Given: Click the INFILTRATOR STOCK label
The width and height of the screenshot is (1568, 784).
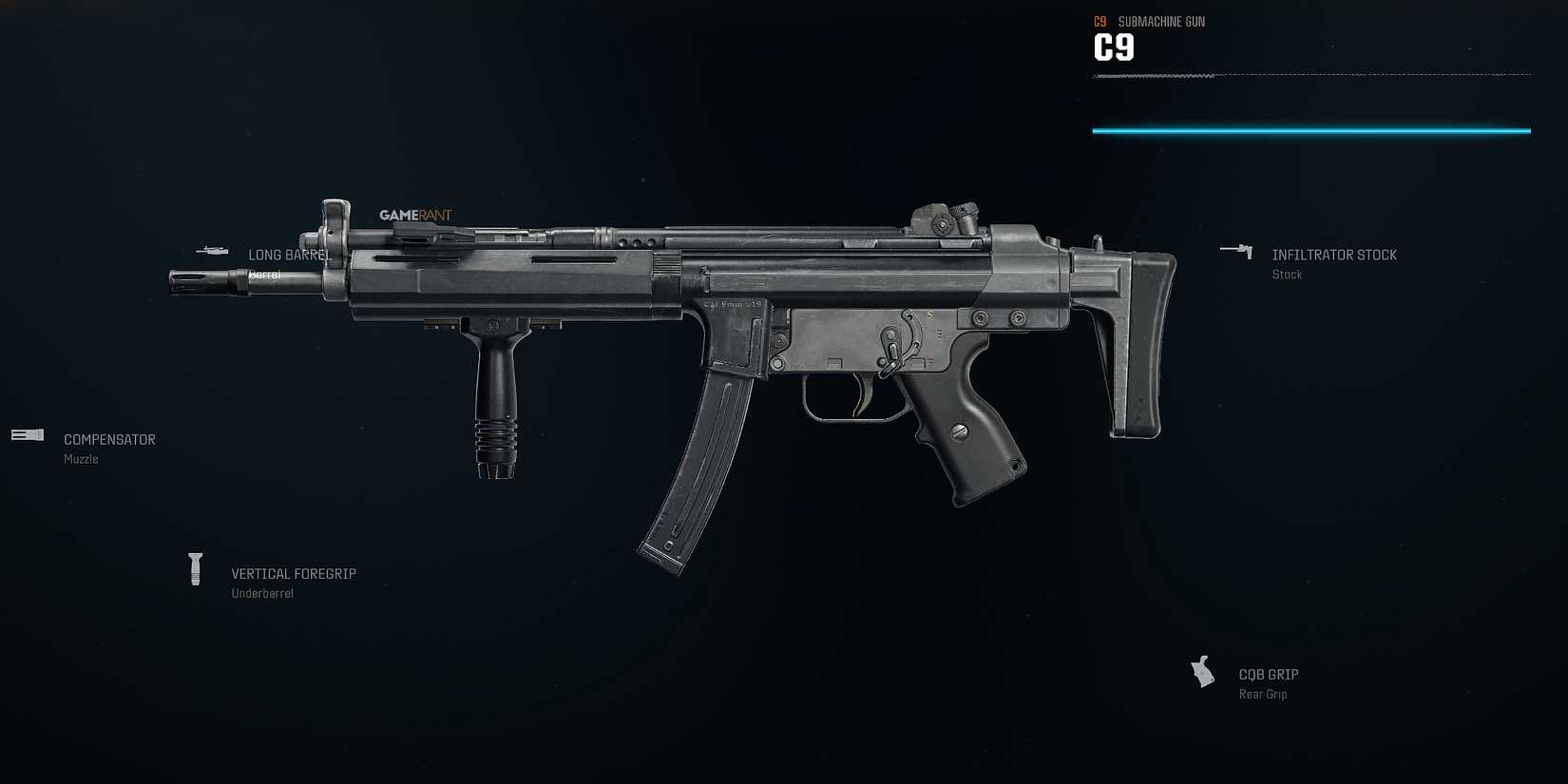Looking at the screenshot, I should point(1334,255).
